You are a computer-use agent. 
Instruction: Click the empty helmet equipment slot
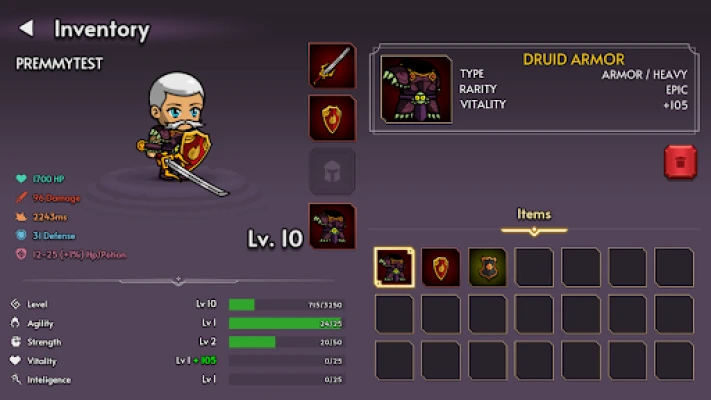click(332, 172)
